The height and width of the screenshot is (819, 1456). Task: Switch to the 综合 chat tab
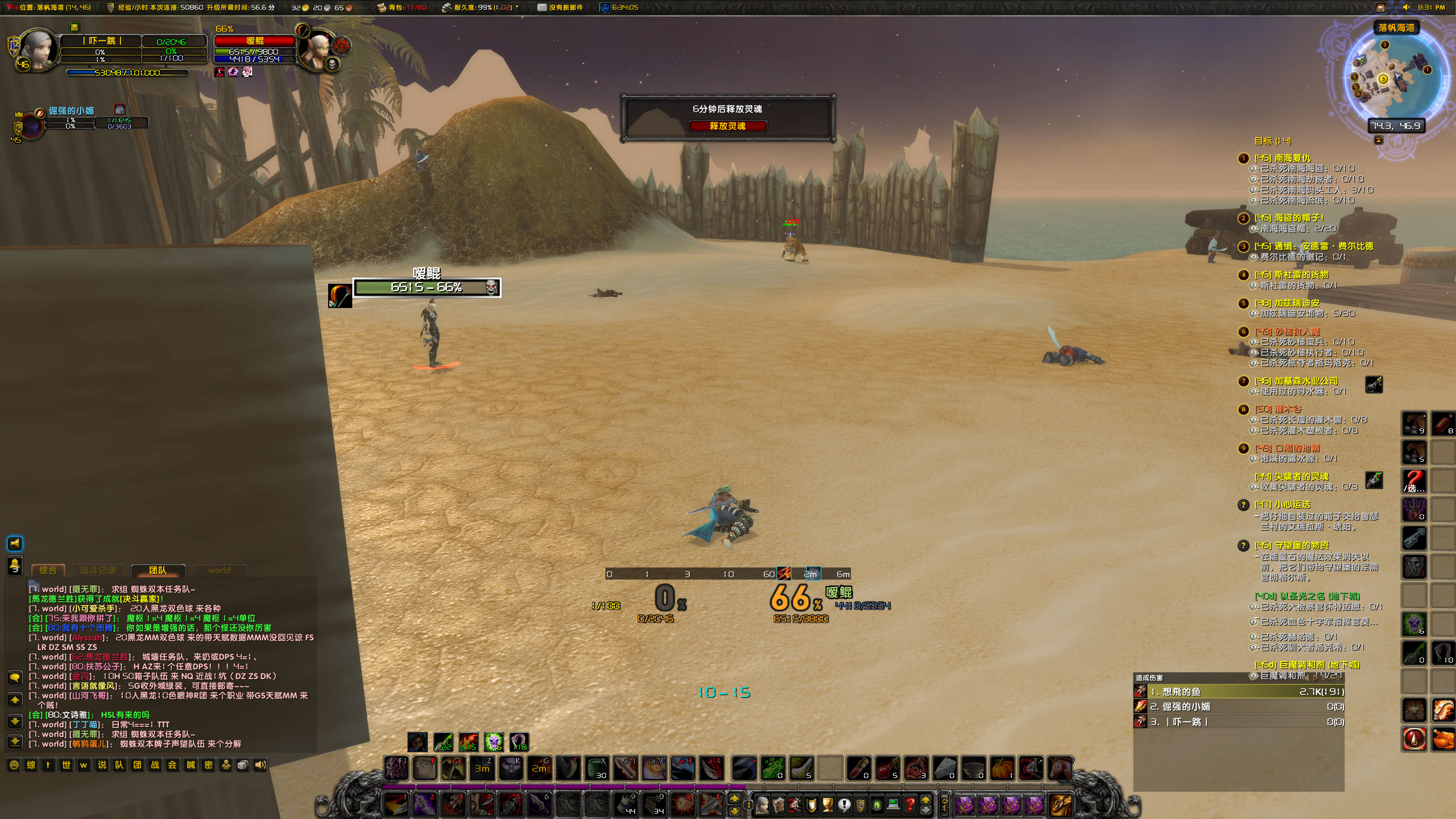(48, 570)
